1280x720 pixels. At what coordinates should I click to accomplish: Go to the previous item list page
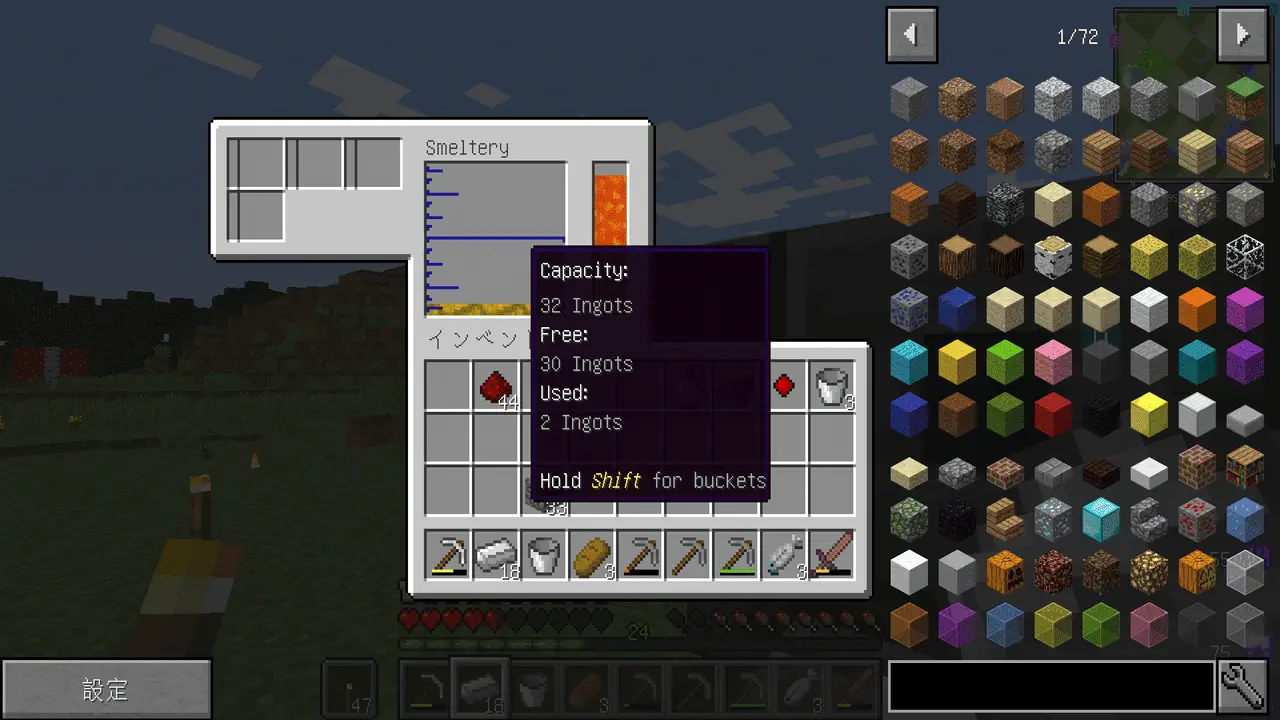click(911, 36)
